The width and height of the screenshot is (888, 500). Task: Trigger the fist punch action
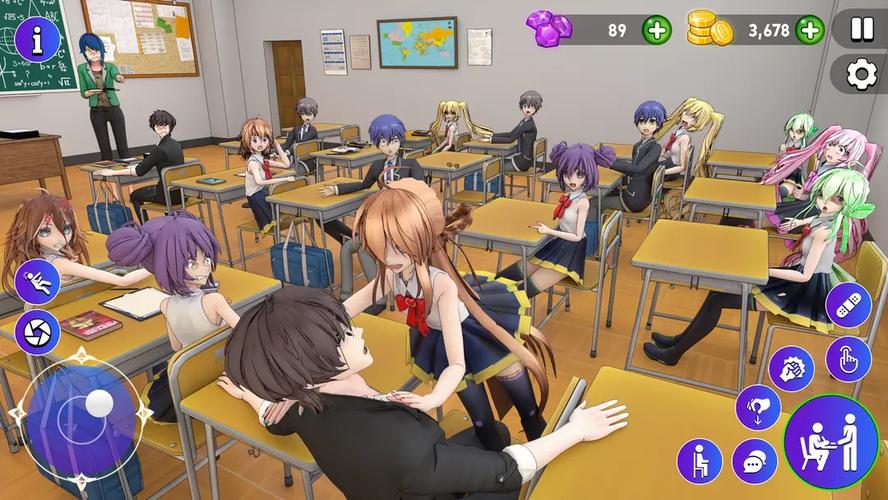click(790, 369)
